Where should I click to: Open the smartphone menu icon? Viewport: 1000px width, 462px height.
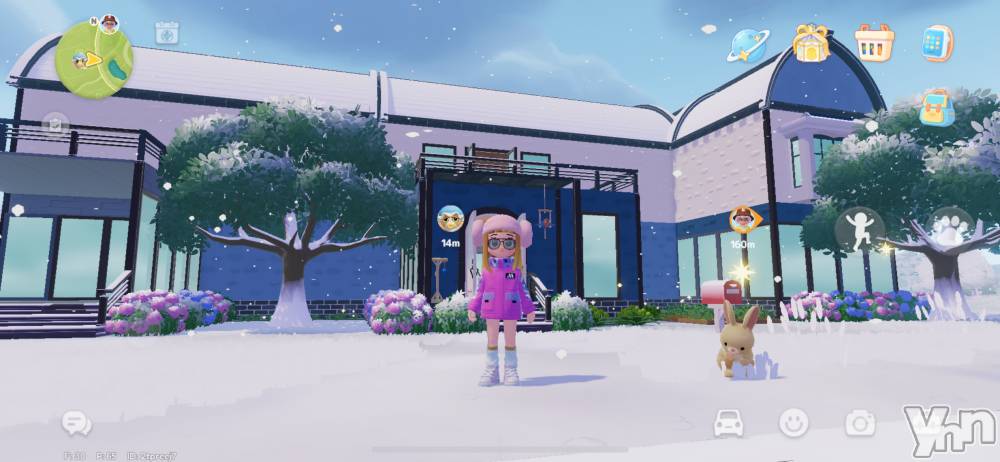point(937,43)
